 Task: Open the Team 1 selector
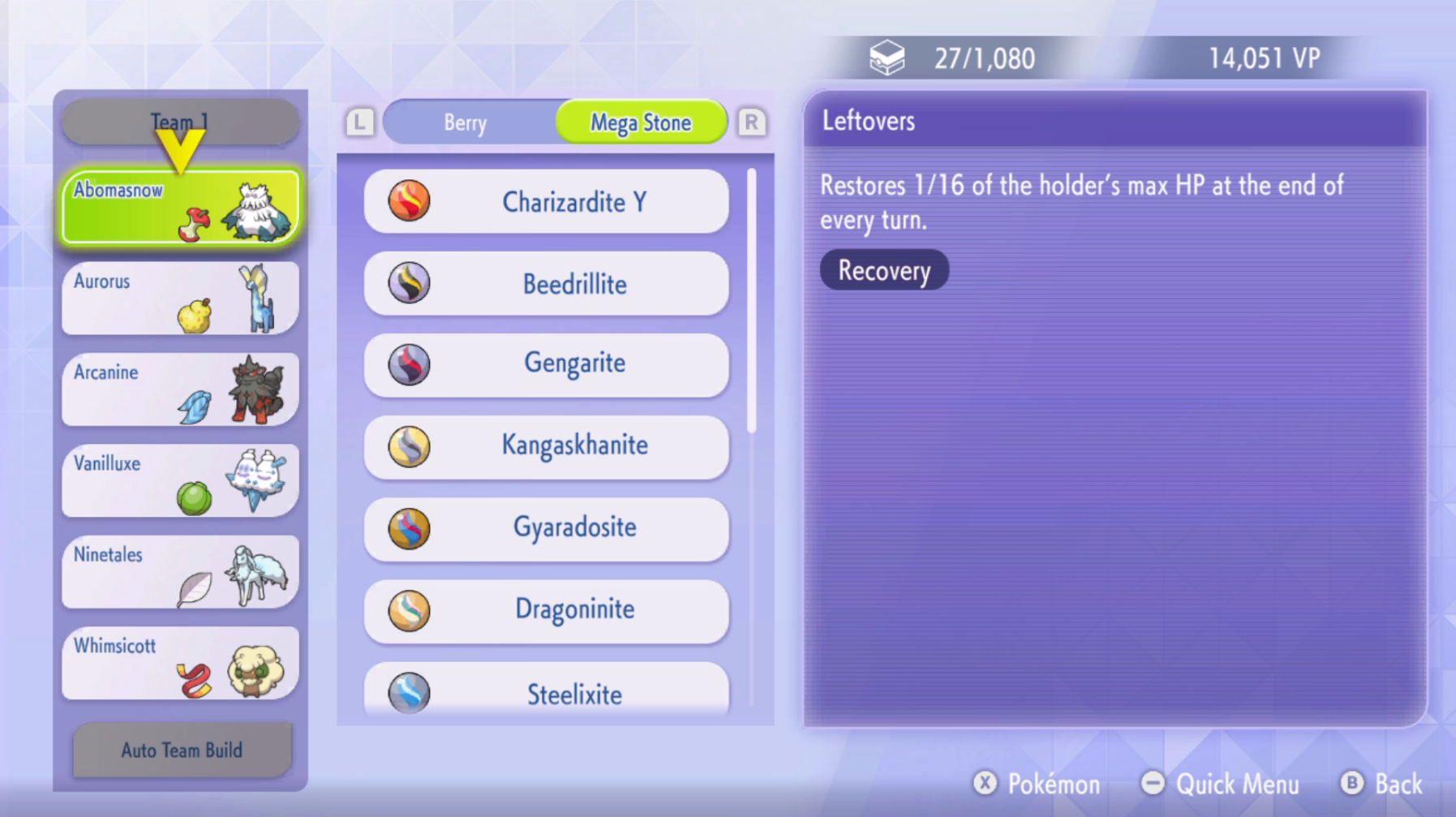click(x=181, y=120)
